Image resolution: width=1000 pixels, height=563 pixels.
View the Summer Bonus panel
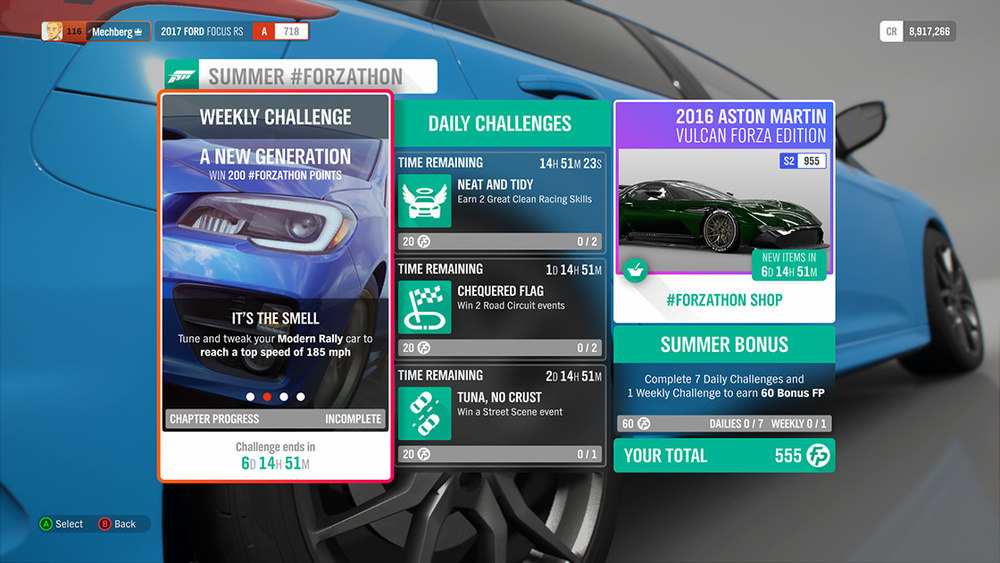coord(724,380)
